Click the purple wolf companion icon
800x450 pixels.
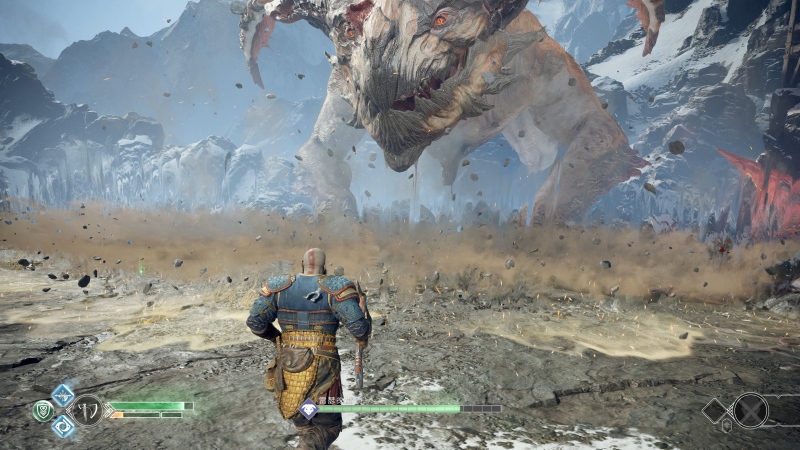click(309, 409)
